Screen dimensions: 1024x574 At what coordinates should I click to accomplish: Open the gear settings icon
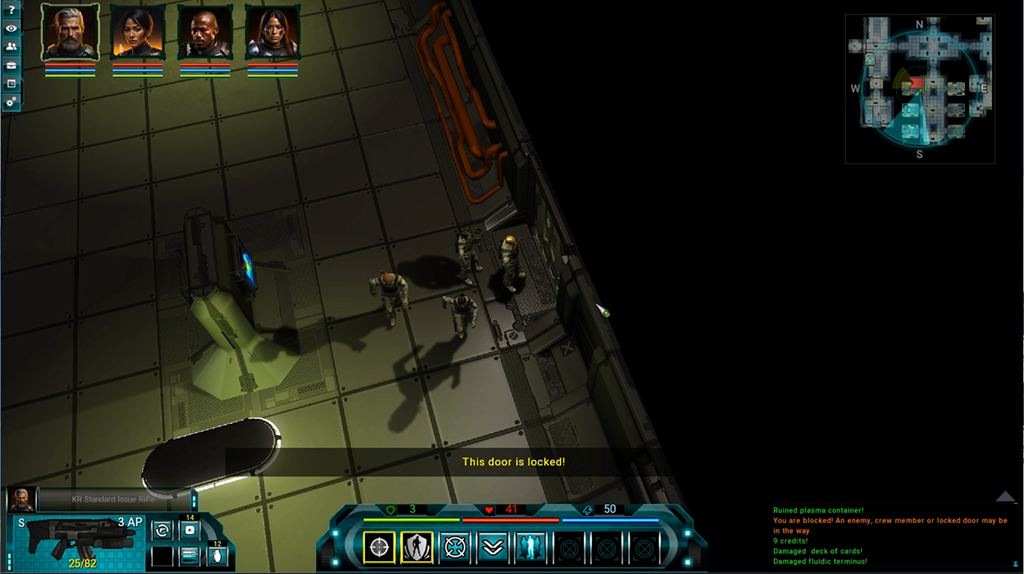(11, 101)
